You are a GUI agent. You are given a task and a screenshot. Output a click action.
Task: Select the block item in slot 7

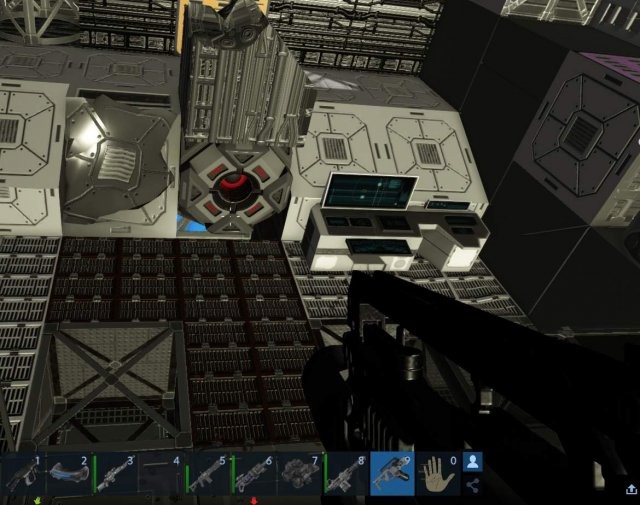click(298, 474)
